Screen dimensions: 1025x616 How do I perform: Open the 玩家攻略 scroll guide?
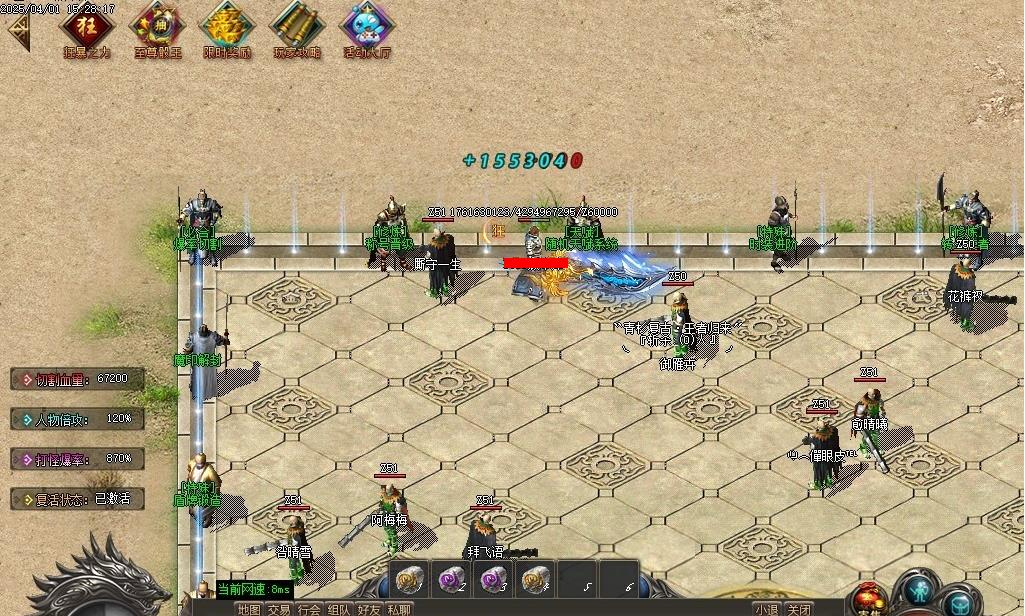pyautogui.click(x=297, y=26)
